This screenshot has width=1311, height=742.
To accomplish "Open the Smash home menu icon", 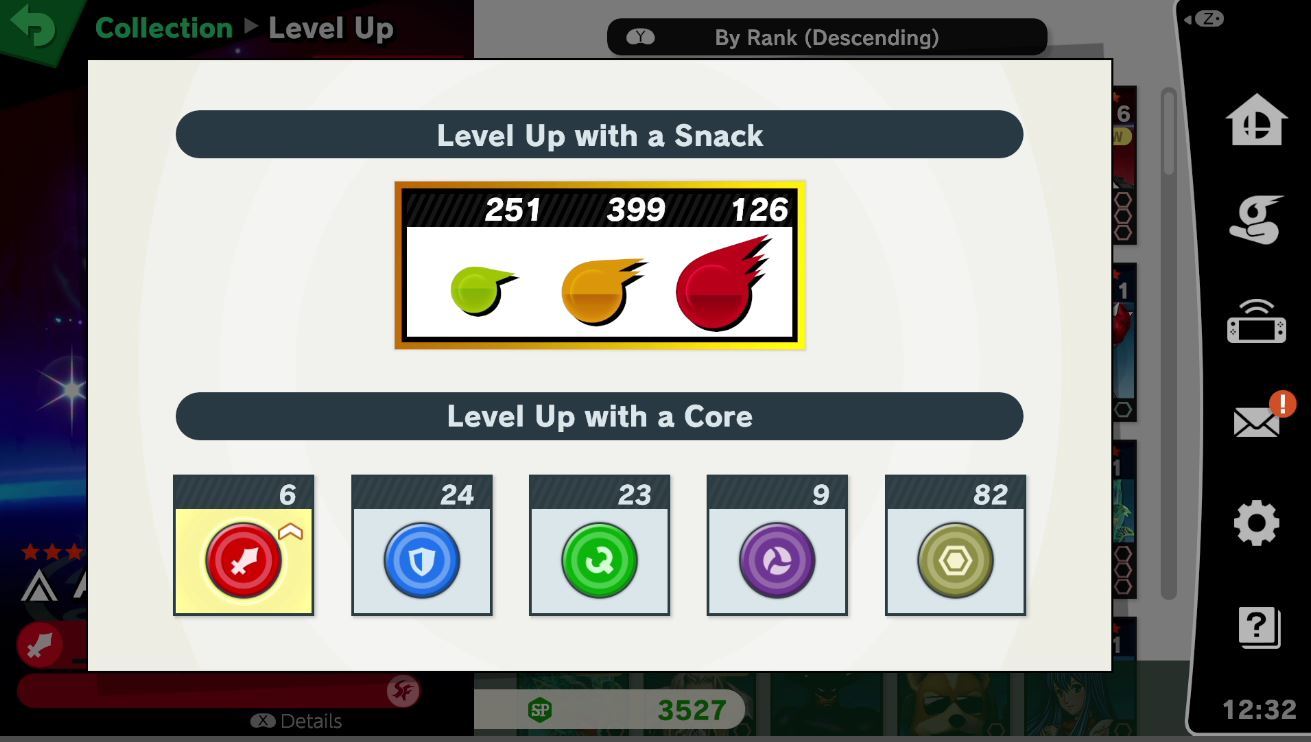I will (x=1256, y=118).
